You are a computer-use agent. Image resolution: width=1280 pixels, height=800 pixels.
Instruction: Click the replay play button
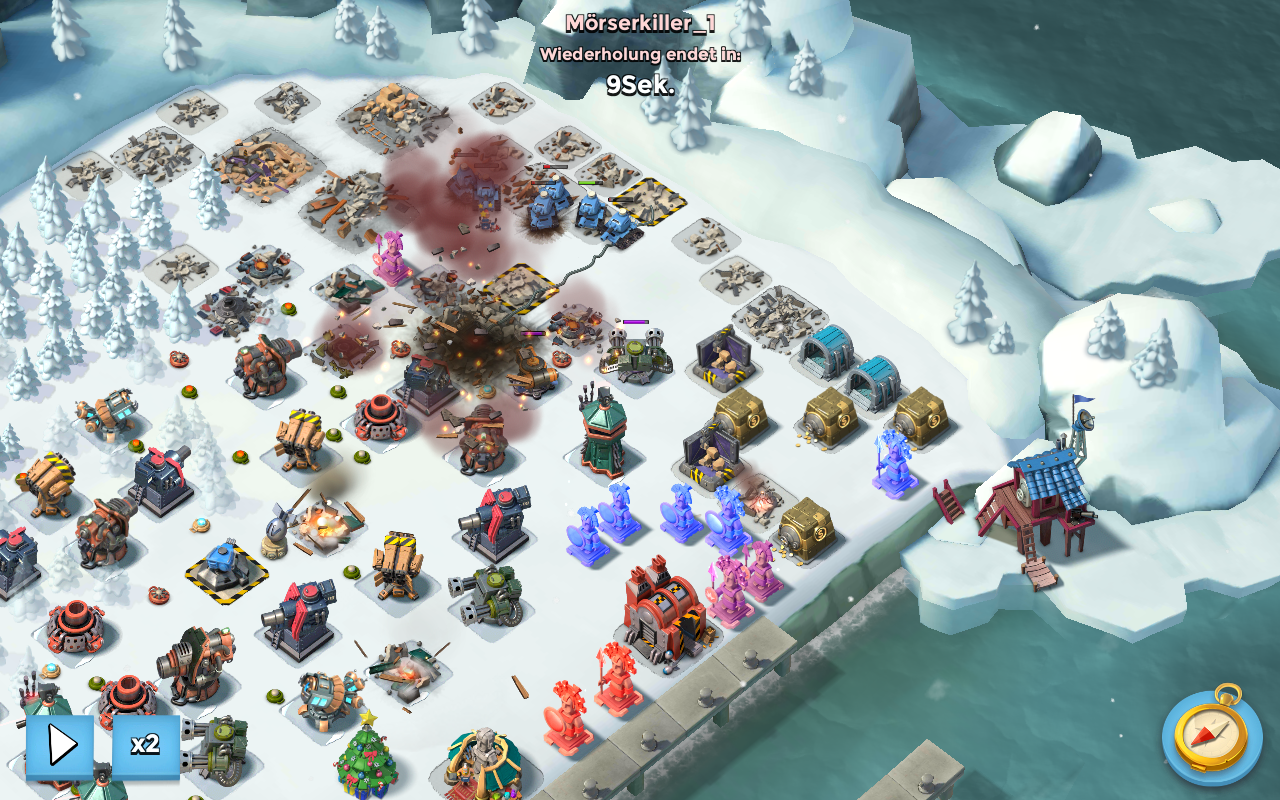click(60, 746)
